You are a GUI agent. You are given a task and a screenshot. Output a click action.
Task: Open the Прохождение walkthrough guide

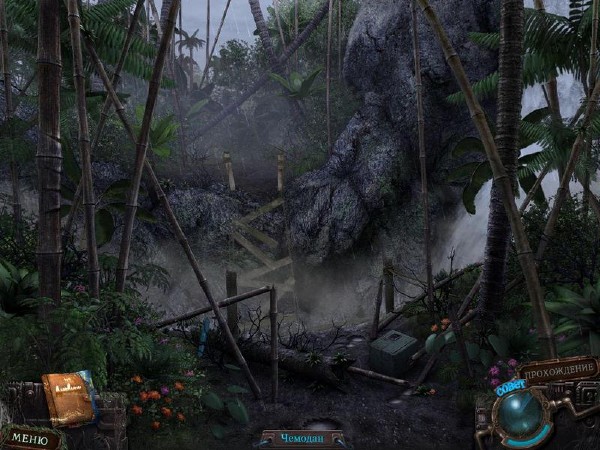(558, 370)
